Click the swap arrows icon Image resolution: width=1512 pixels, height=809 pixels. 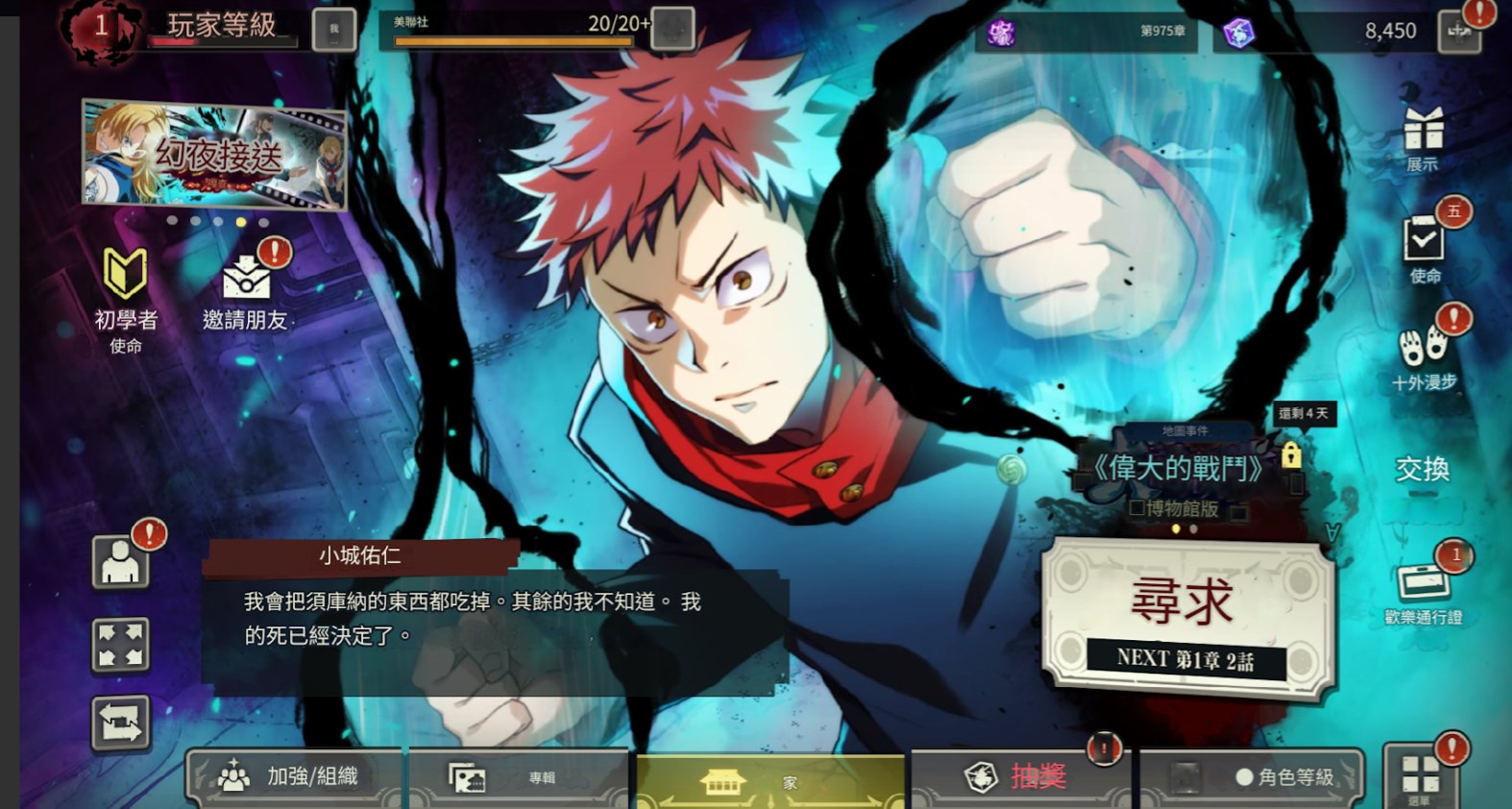click(x=120, y=723)
